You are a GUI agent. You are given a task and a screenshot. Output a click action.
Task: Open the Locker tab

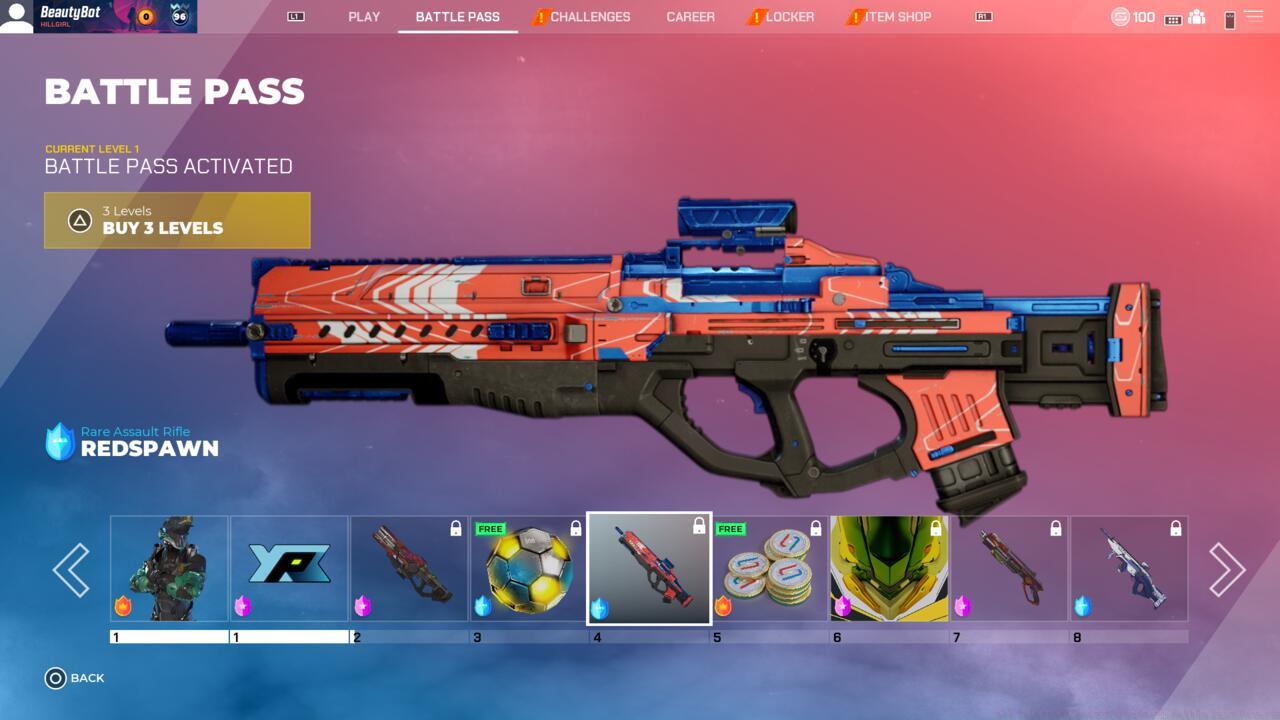[789, 17]
